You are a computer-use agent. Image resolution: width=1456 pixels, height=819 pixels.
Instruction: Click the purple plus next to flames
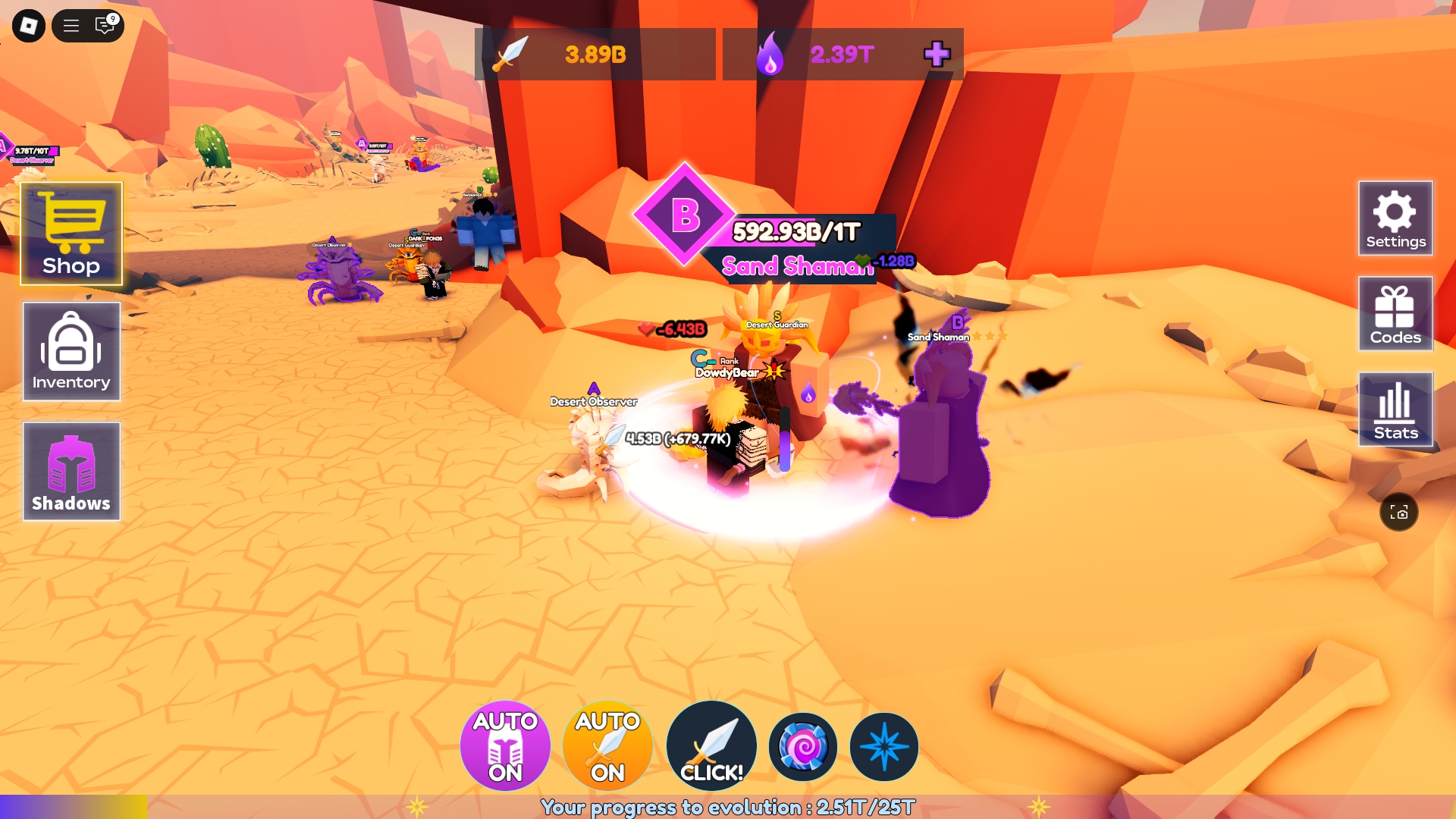(937, 54)
